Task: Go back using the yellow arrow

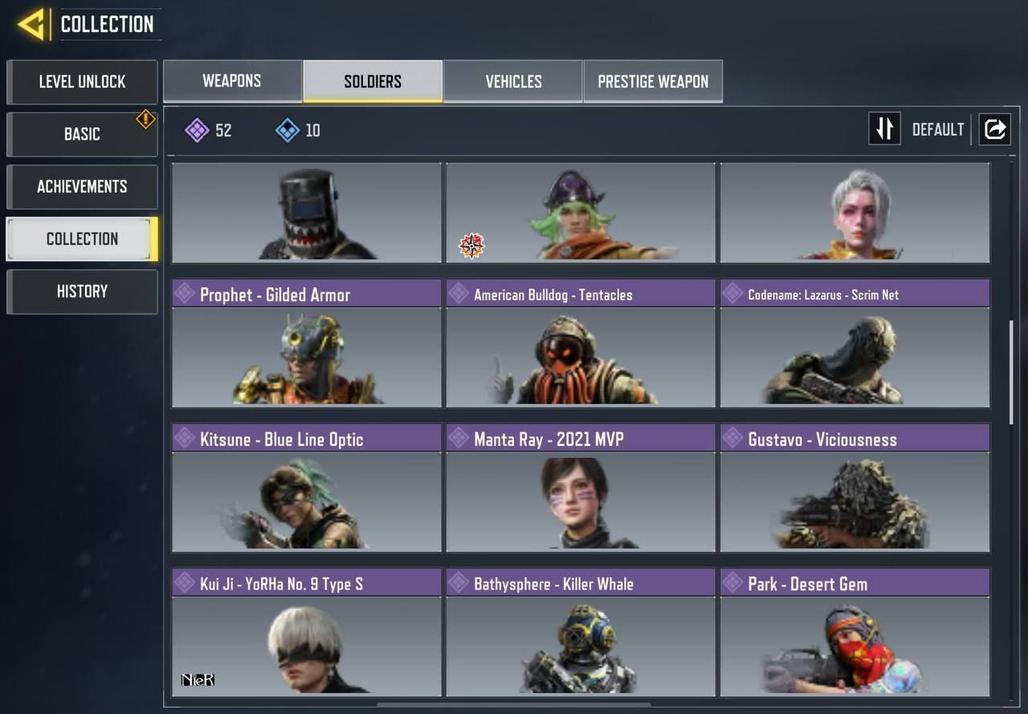Action: (33, 24)
